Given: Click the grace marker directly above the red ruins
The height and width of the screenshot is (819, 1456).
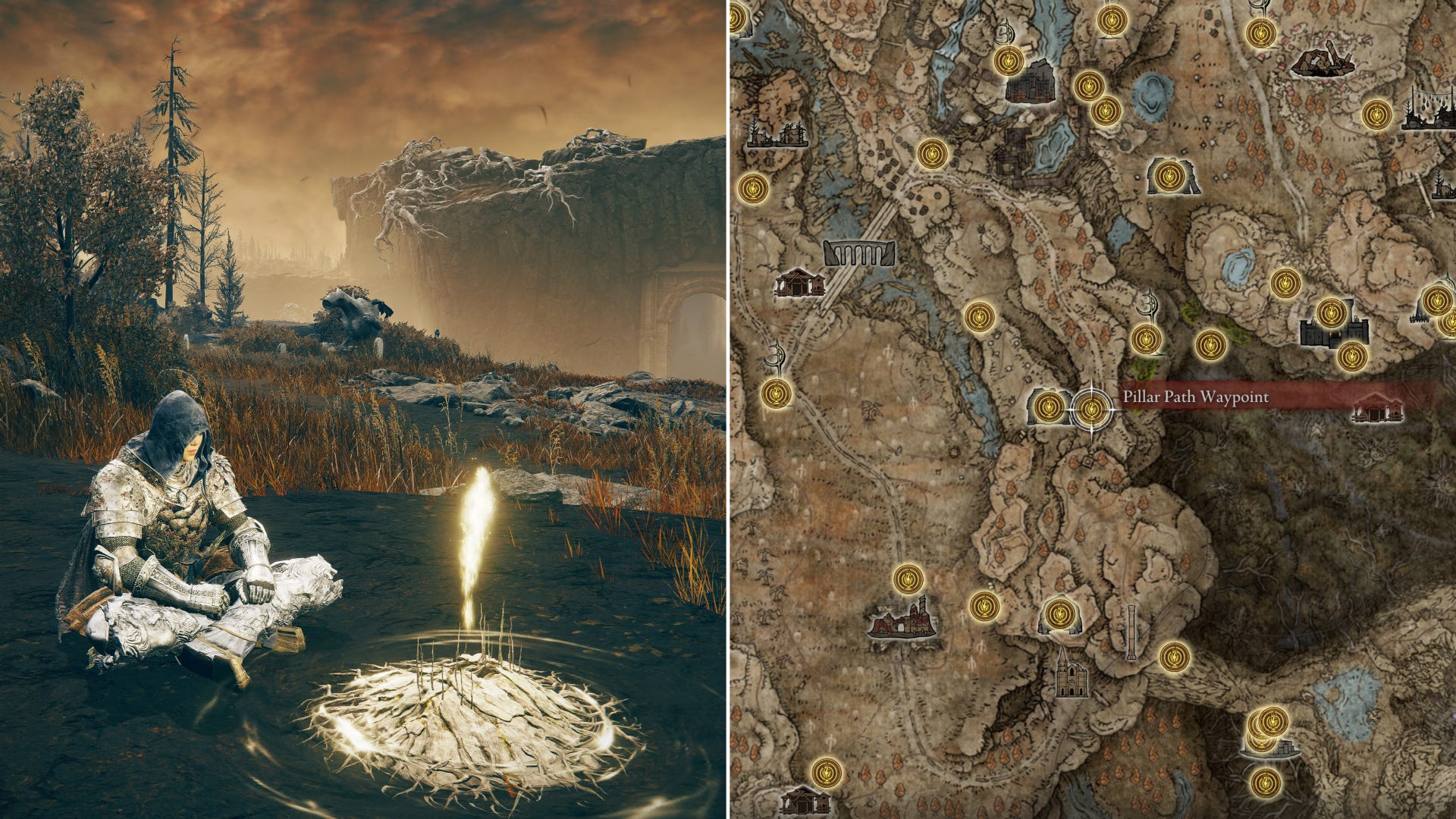Looking at the screenshot, I should click(908, 579).
